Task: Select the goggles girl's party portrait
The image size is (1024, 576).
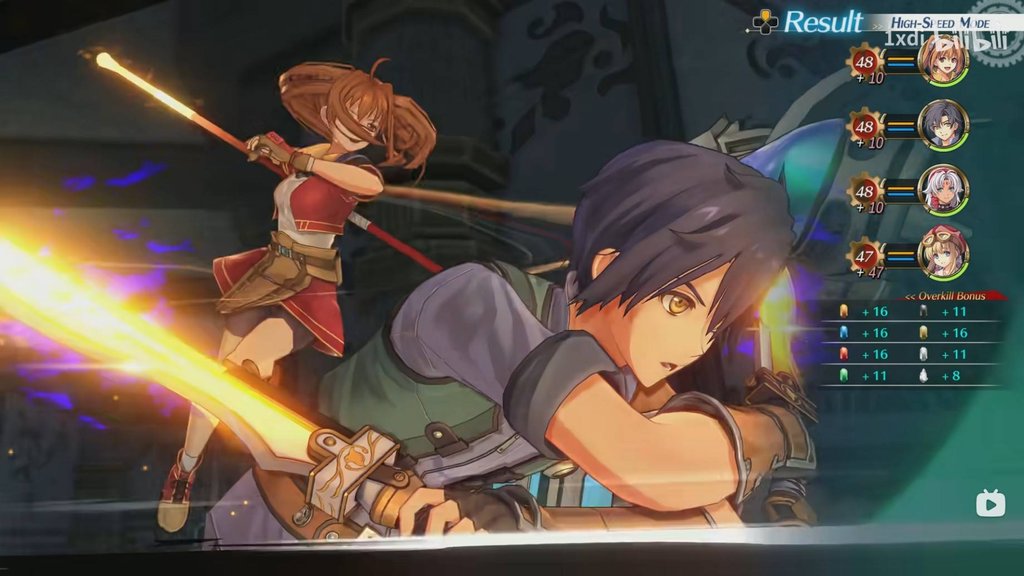Action: click(x=943, y=254)
